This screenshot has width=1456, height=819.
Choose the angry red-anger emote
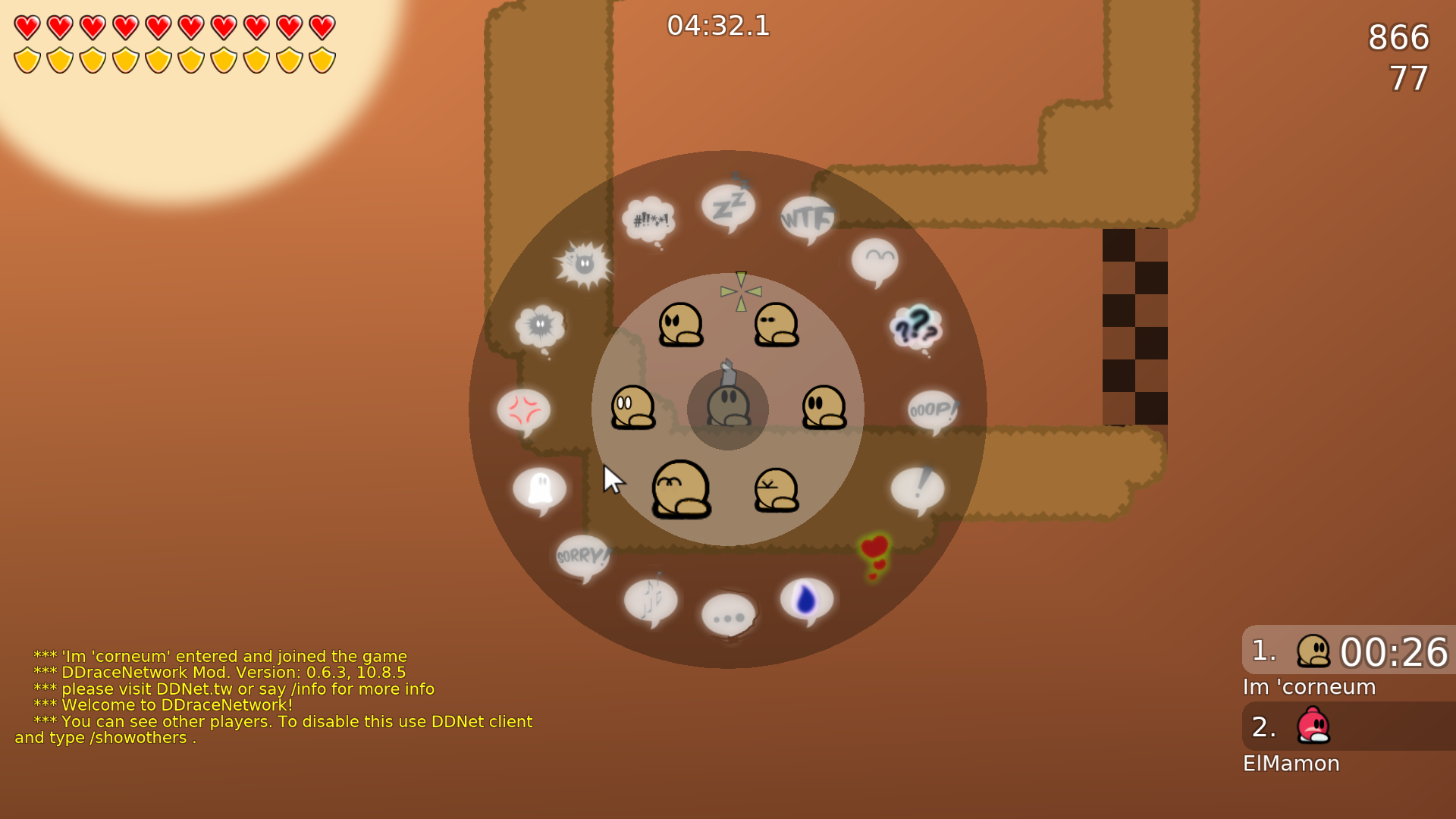[525, 409]
